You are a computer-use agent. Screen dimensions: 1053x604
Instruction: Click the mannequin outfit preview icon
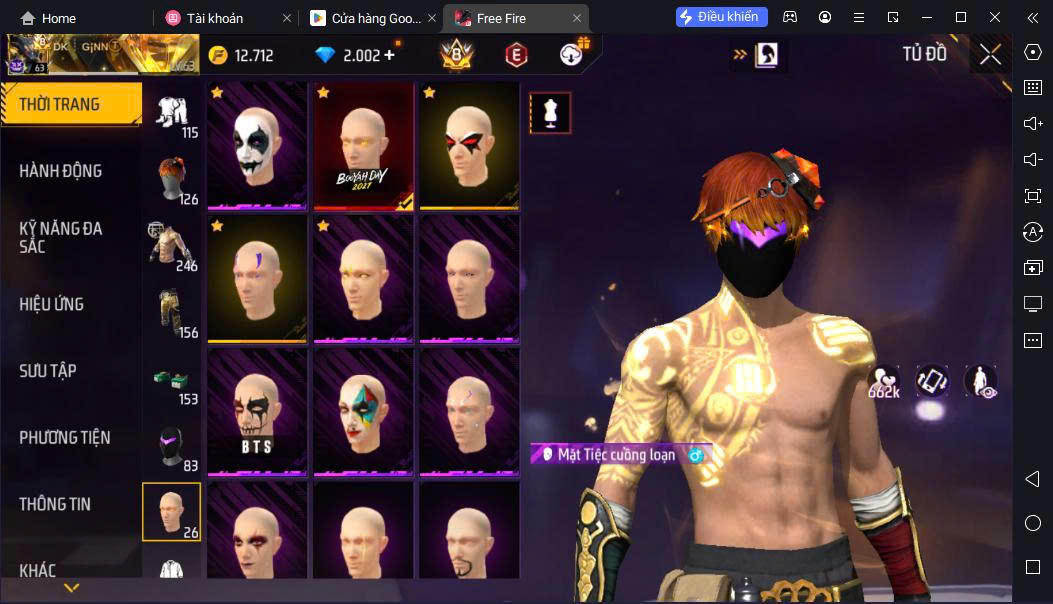click(550, 113)
